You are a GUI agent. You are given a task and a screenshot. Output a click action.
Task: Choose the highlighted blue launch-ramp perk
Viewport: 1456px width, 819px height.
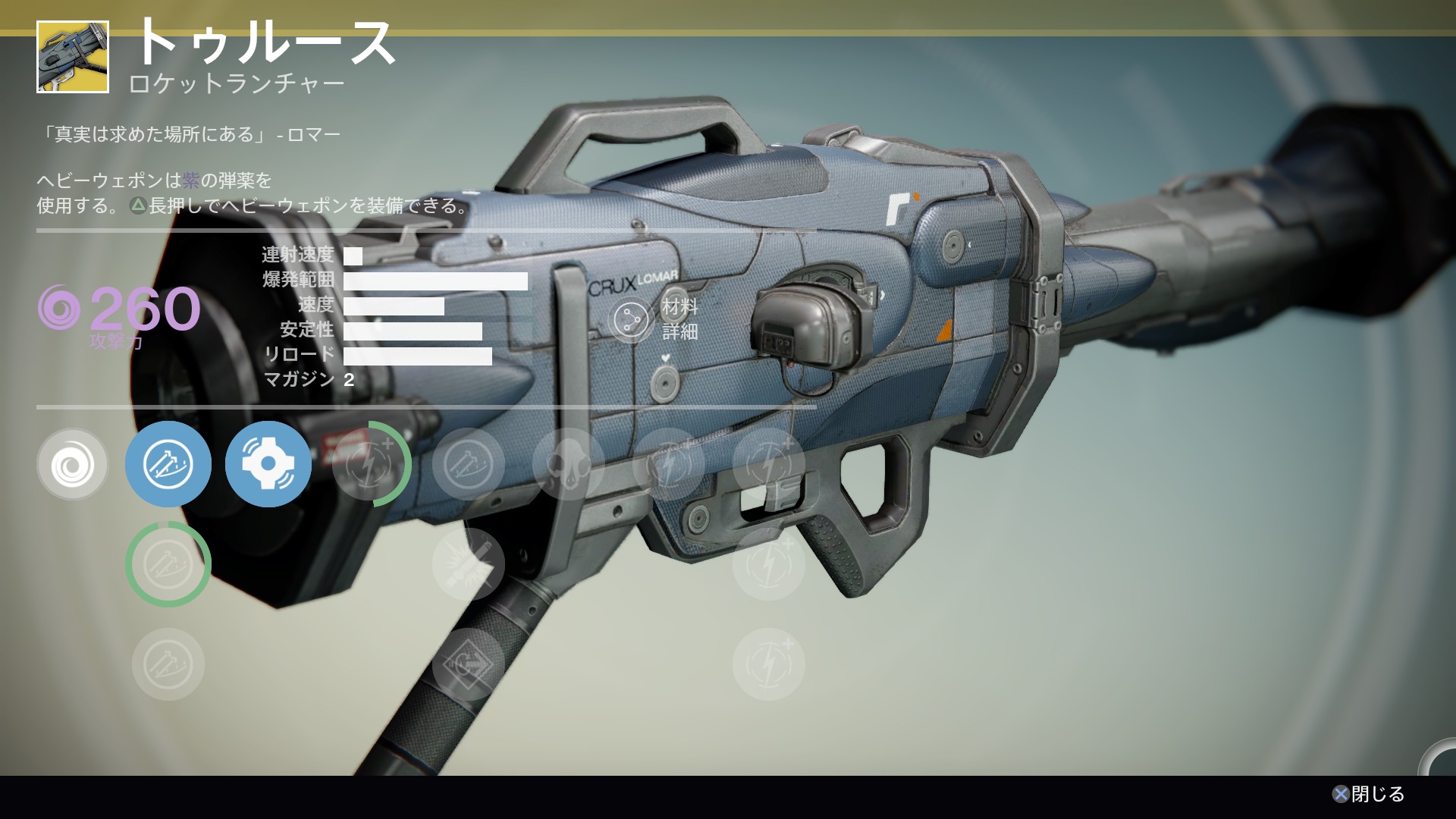(x=168, y=464)
